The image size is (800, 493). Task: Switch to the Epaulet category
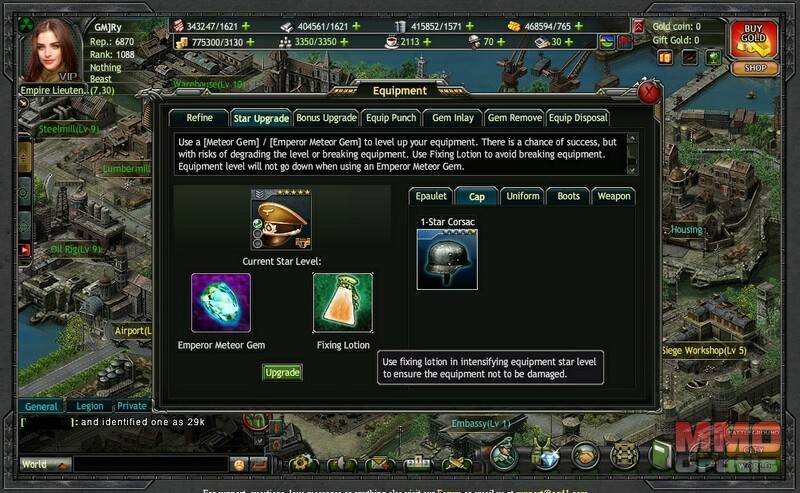pos(433,196)
